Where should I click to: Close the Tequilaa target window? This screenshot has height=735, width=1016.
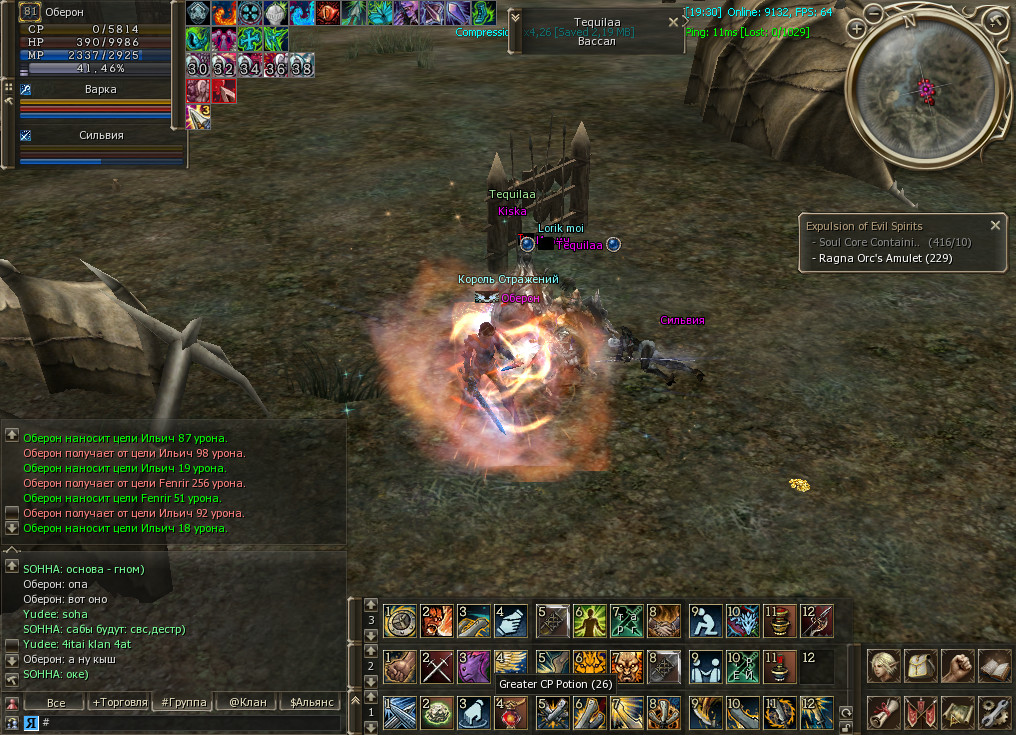click(672, 22)
